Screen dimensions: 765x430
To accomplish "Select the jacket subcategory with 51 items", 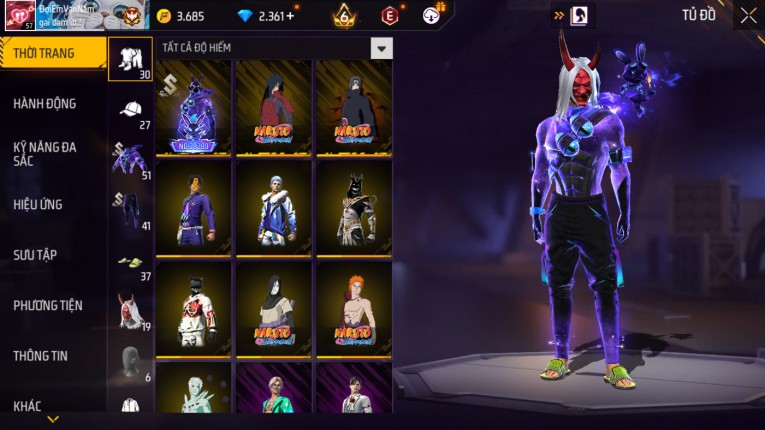I will pyautogui.click(x=131, y=160).
